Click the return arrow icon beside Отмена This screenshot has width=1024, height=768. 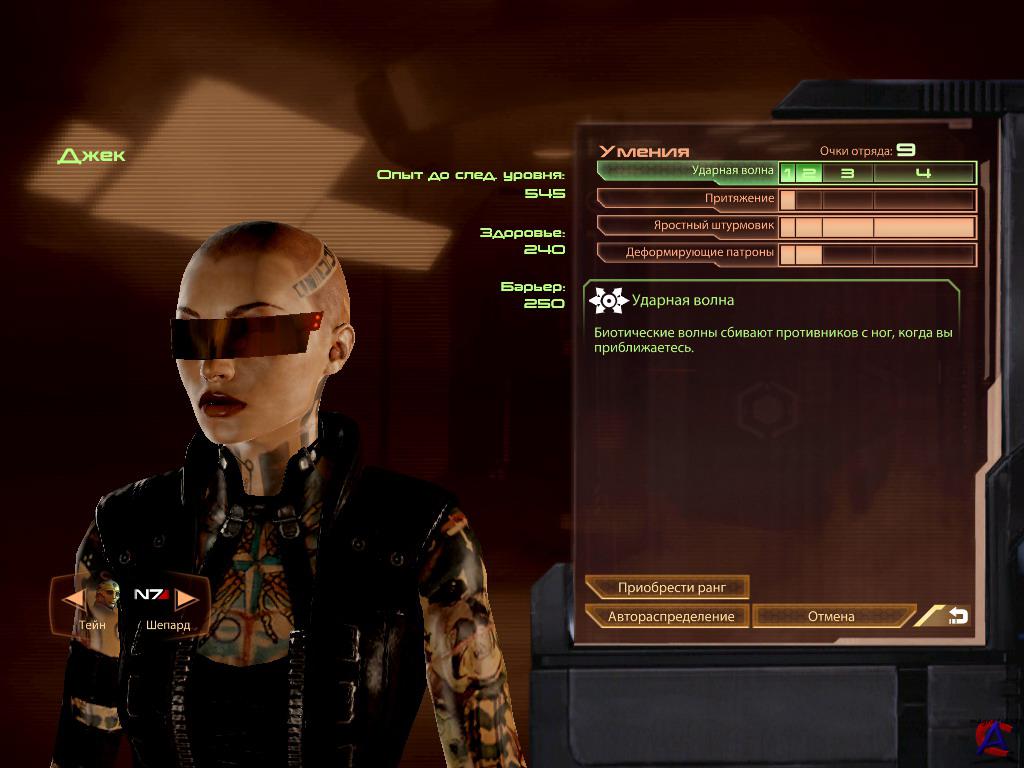pos(956,616)
